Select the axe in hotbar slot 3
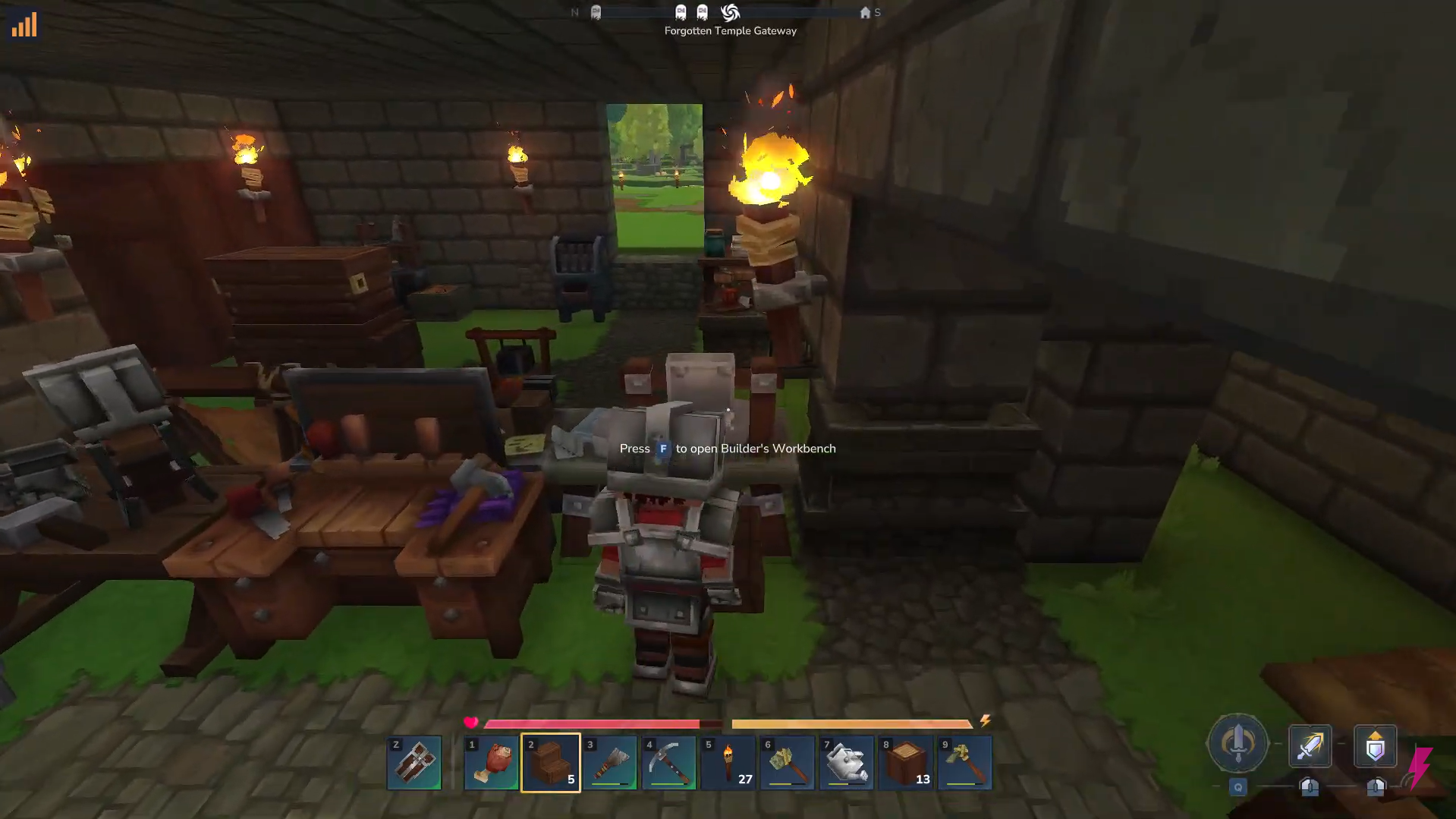Screen dimensions: 1456x819 611,763
